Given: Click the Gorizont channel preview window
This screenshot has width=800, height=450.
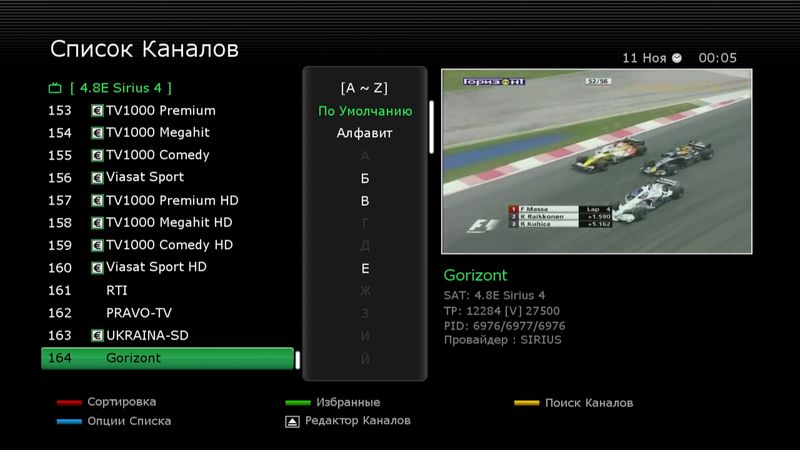Looking at the screenshot, I should pos(596,160).
